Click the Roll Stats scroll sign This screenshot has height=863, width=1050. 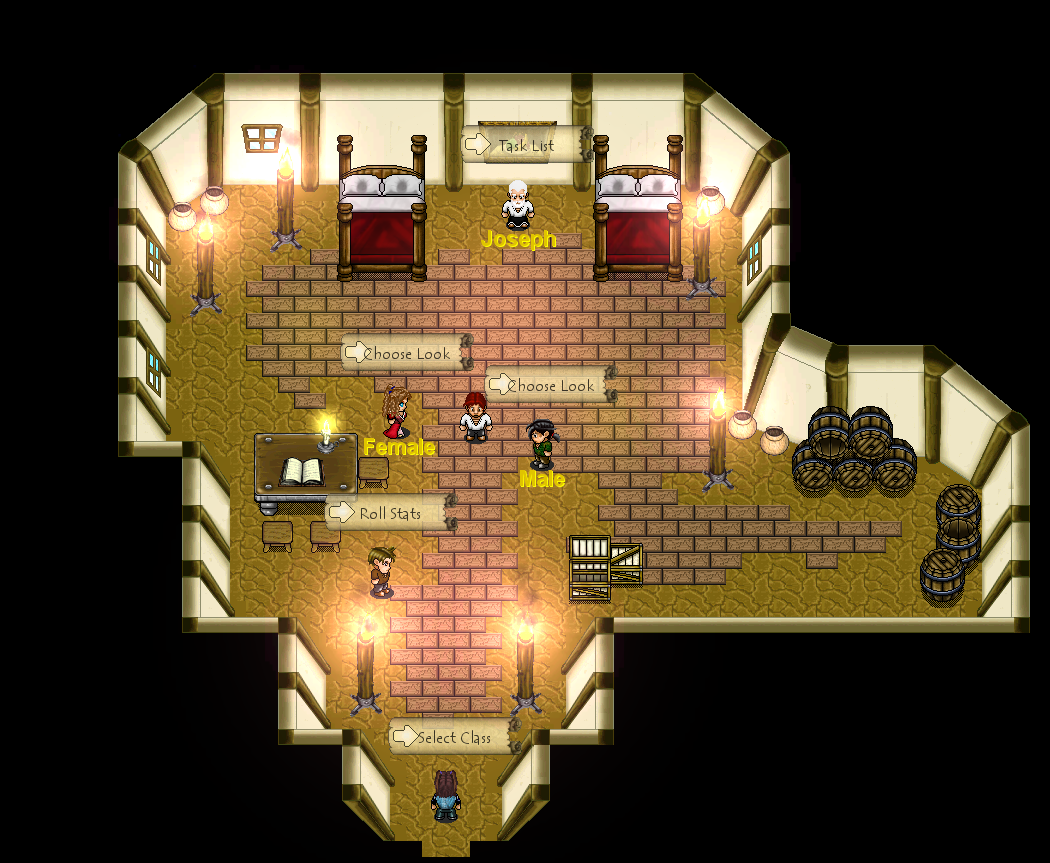click(x=389, y=514)
